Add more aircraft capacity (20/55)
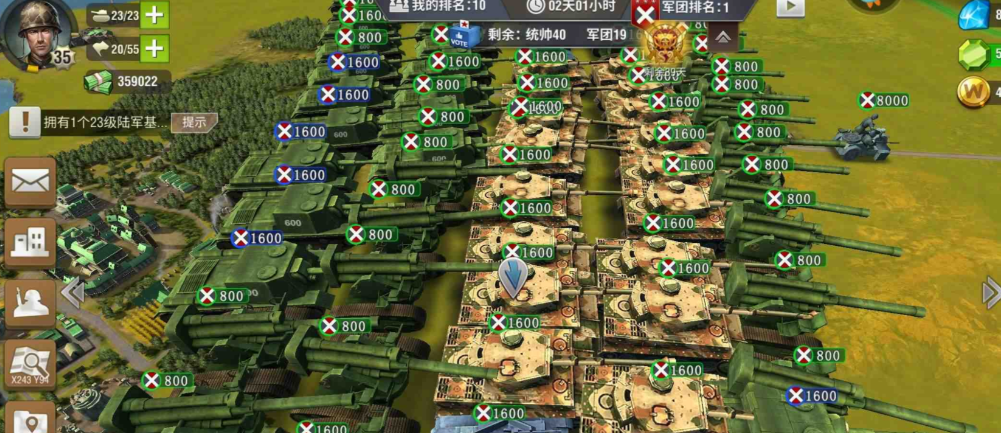This screenshot has width=1001, height=433. [x=154, y=47]
